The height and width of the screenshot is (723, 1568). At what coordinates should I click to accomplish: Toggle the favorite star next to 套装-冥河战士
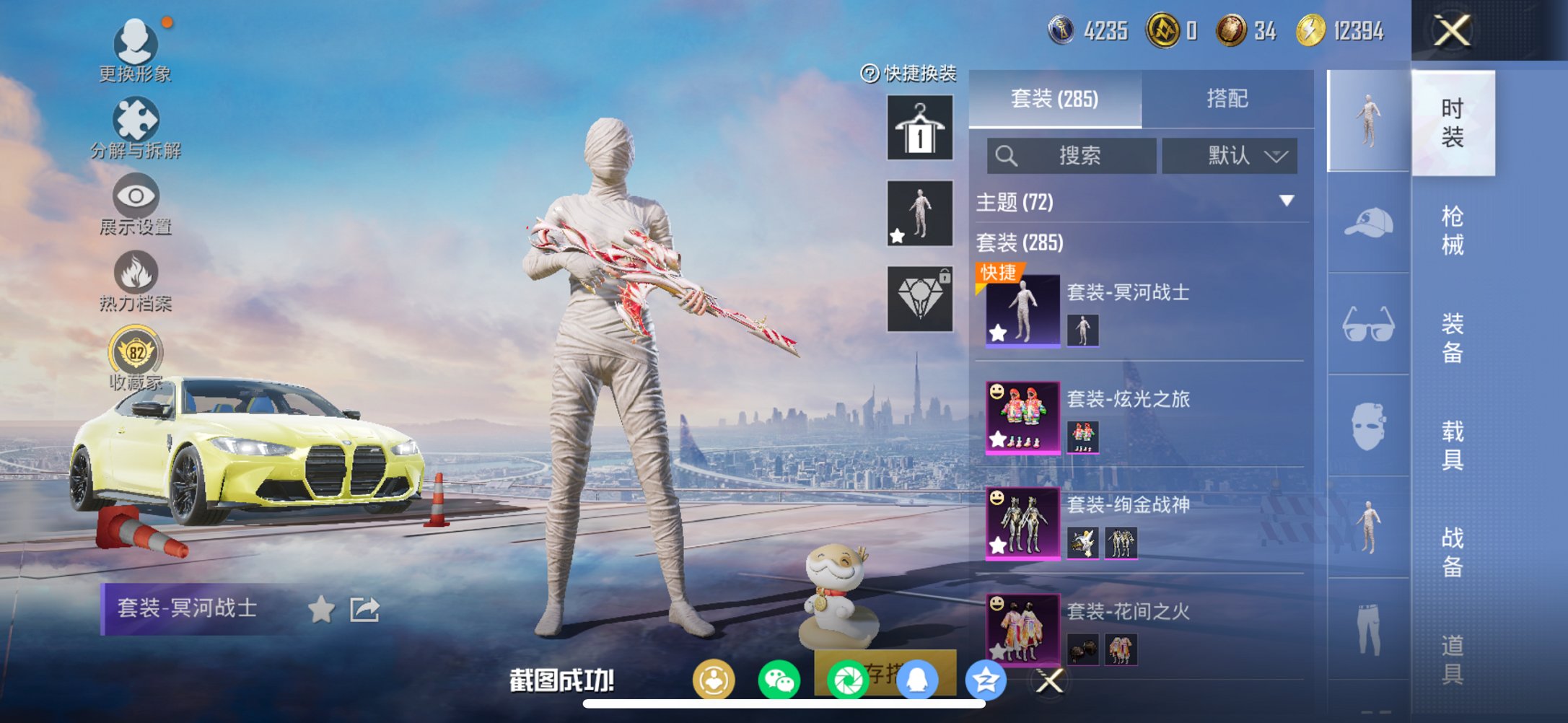(x=321, y=610)
